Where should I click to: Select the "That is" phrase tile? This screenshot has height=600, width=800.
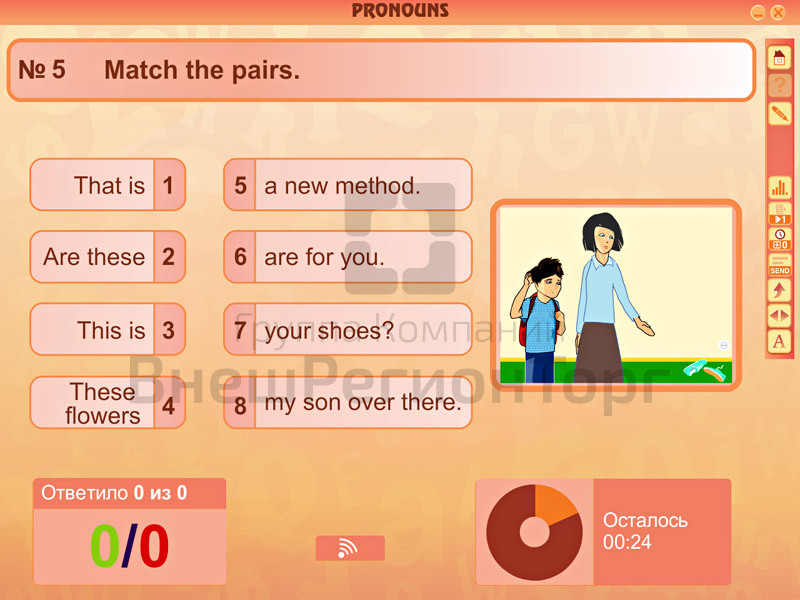coord(107,185)
